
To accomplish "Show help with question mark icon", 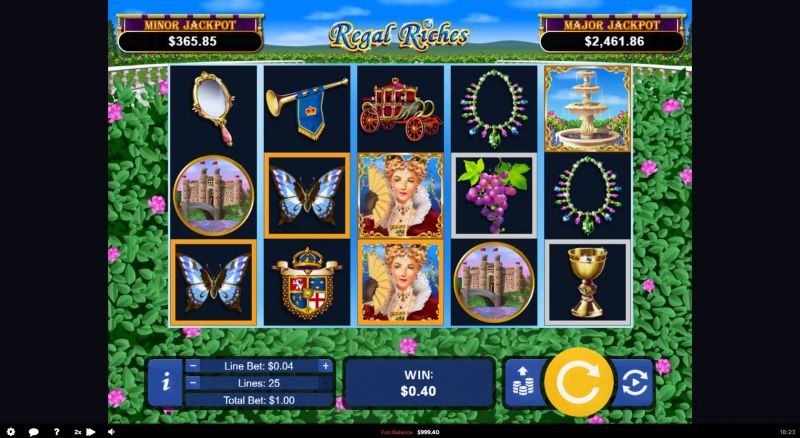I will tap(57, 432).
